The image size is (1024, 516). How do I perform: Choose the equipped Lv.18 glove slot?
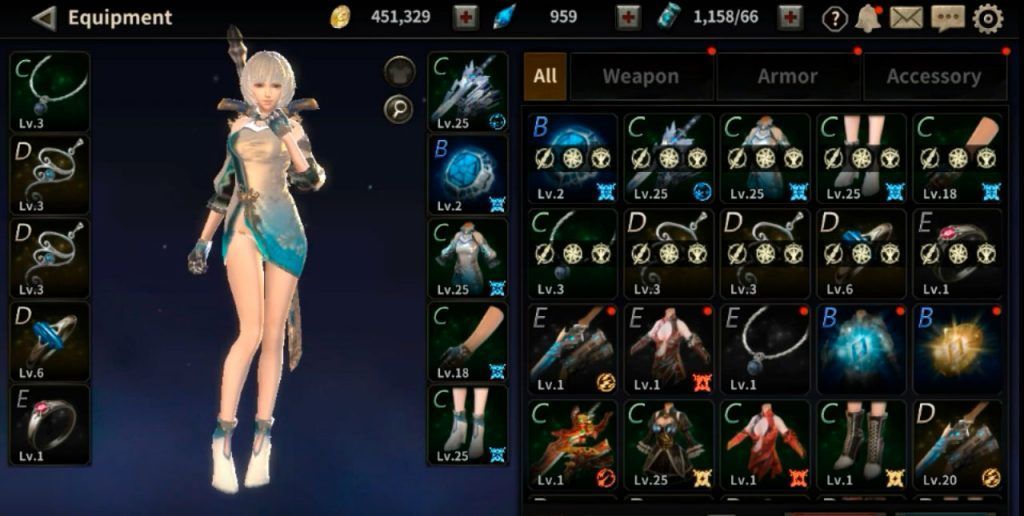coord(467,342)
